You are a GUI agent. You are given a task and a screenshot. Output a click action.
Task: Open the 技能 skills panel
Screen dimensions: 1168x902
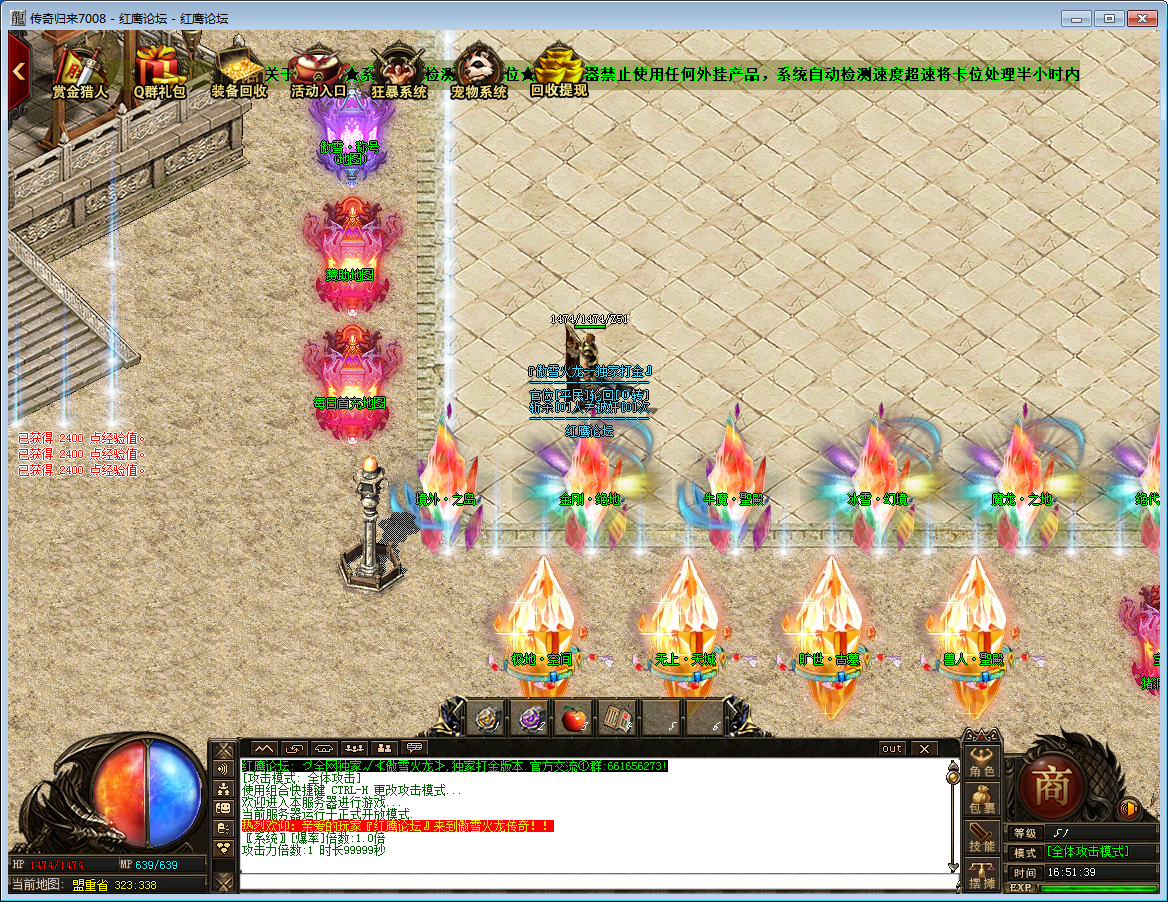pos(982,838)
